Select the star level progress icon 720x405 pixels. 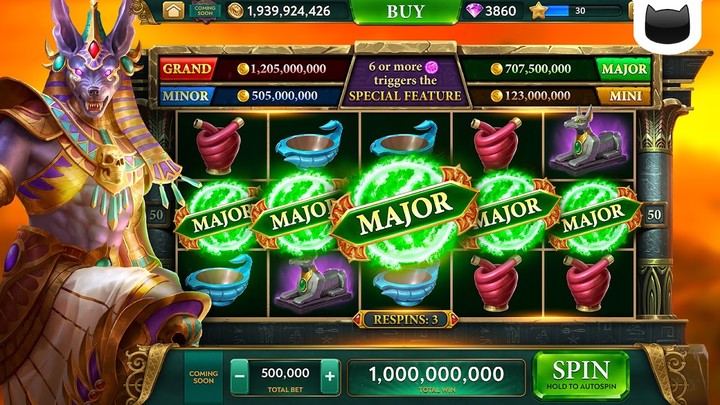pyautogui.click(x=538, y=11)
